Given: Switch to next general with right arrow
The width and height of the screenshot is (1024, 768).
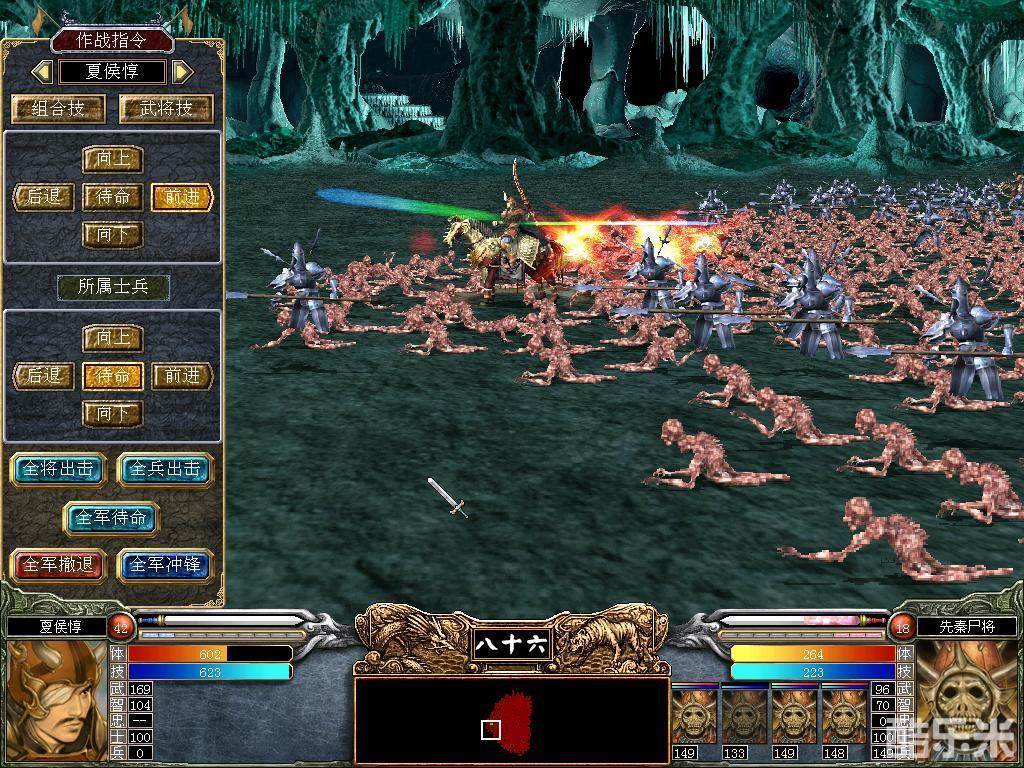Looking at the screenshot, I should 182,72.
